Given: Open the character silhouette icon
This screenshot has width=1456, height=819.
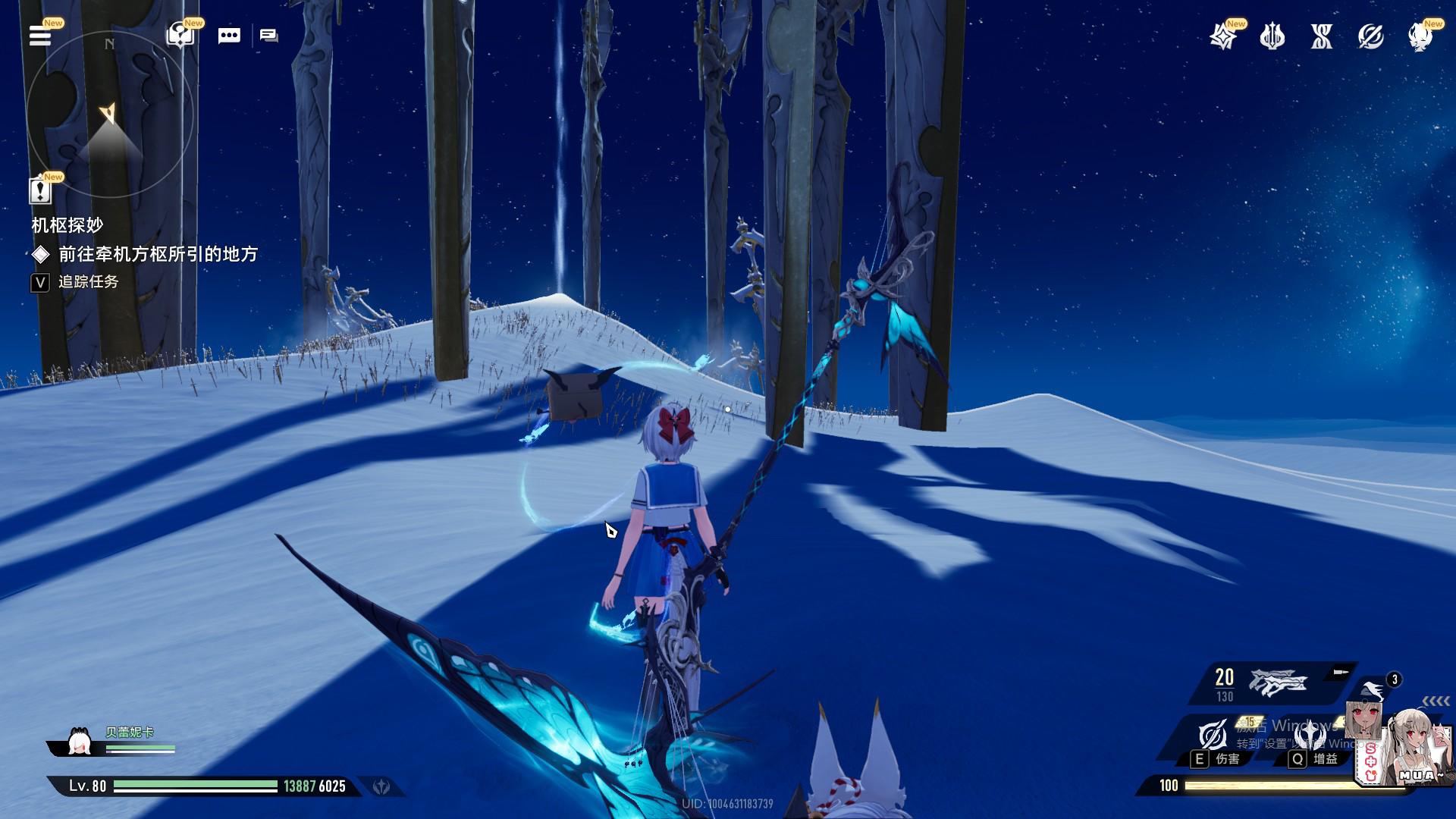Looking at the screenshot, I should point(1420,36).
